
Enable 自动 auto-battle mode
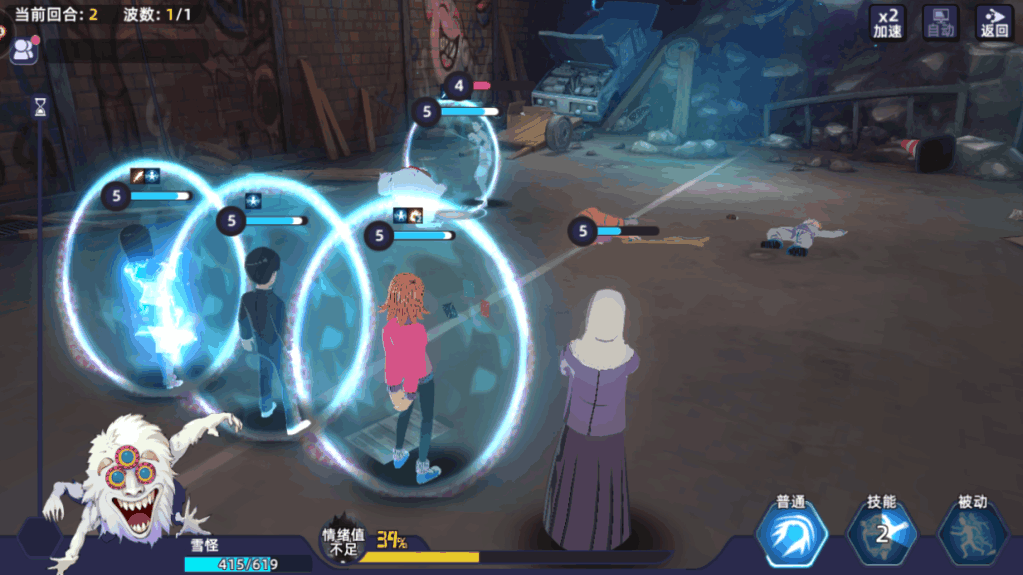point(940,22)
